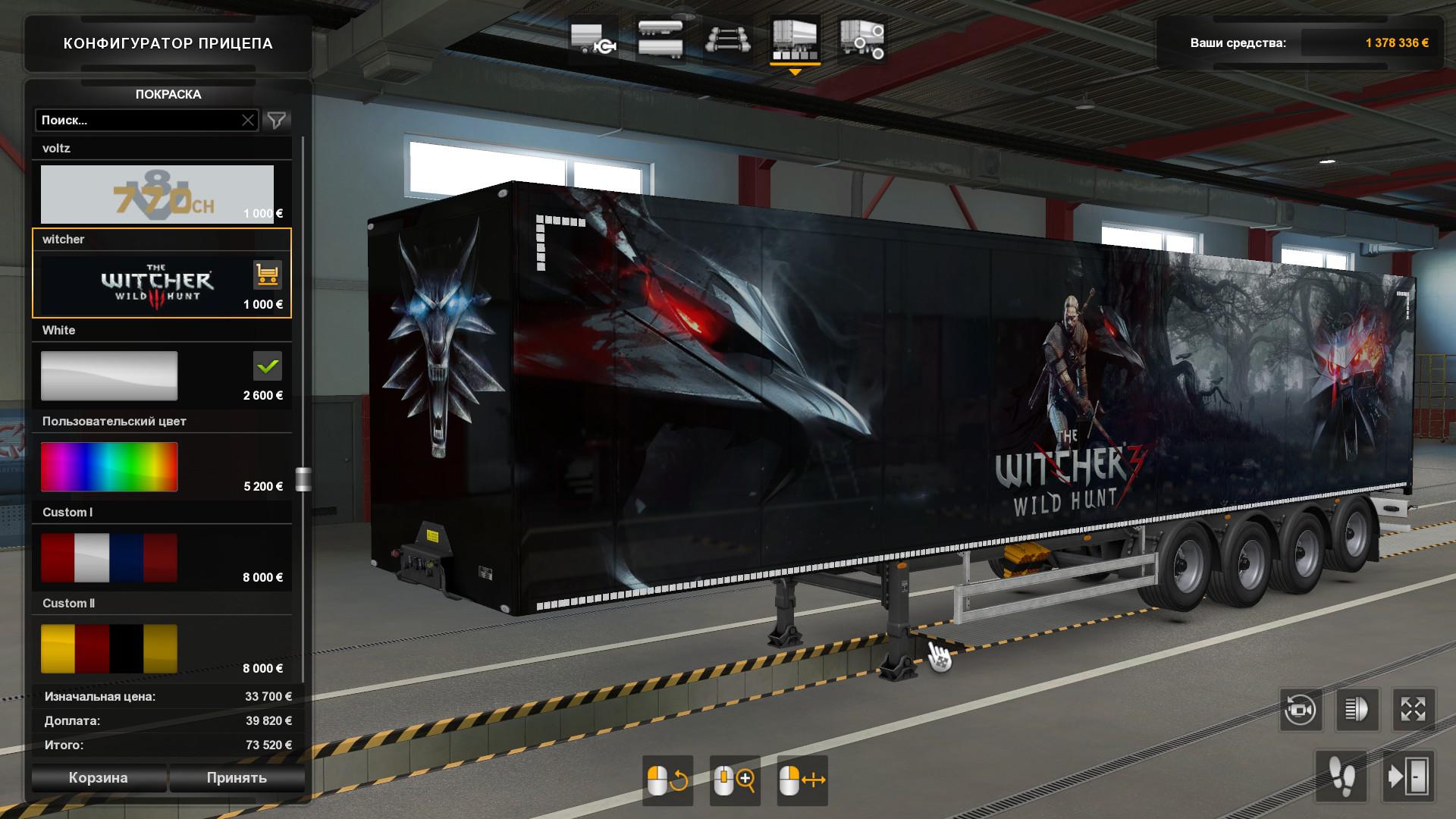Switch to the trailer body type tab
1456x819 pixels.
(x=660, y=39)
